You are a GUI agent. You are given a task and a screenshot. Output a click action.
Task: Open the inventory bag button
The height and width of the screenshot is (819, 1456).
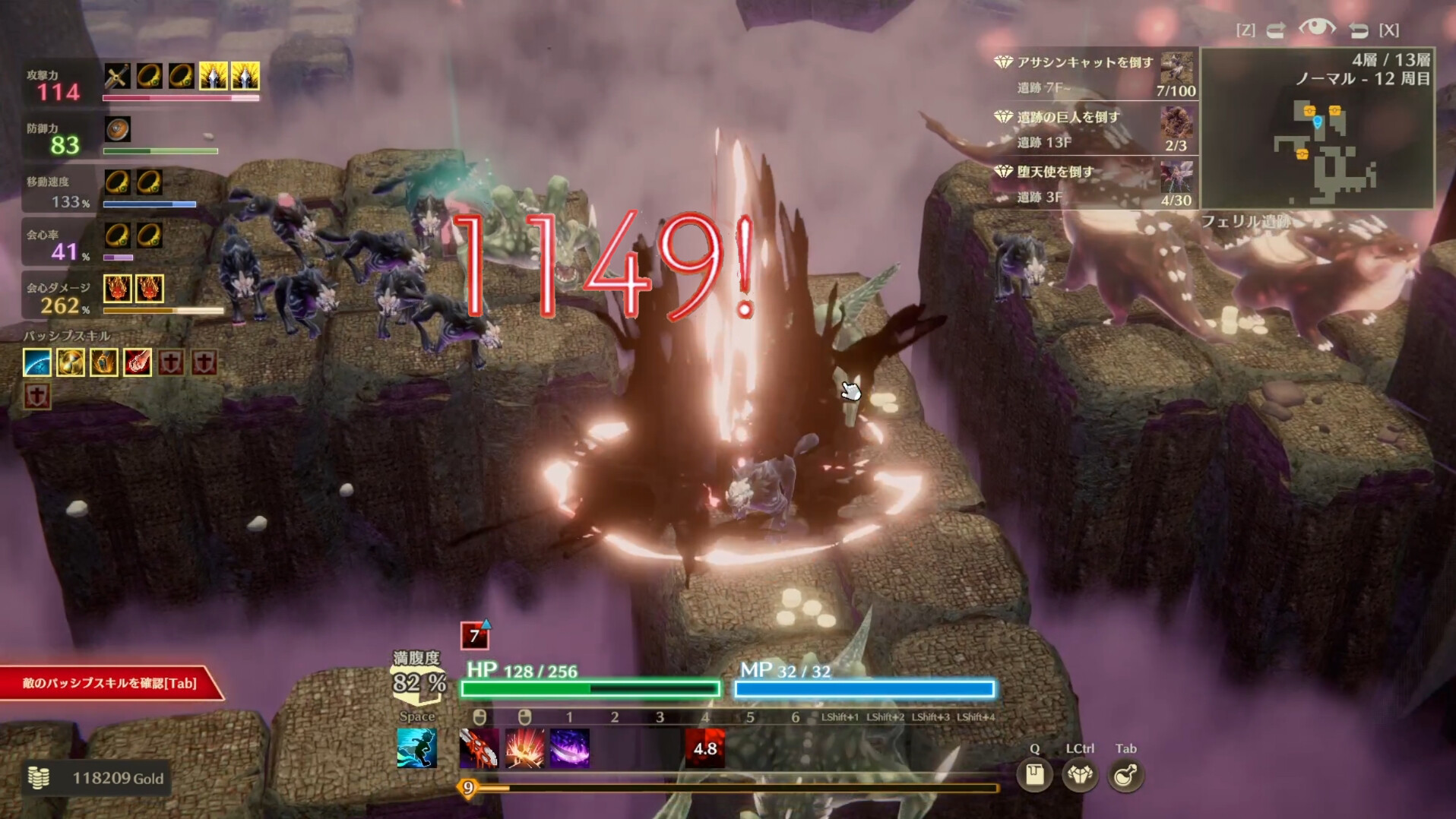point(1034,775)
